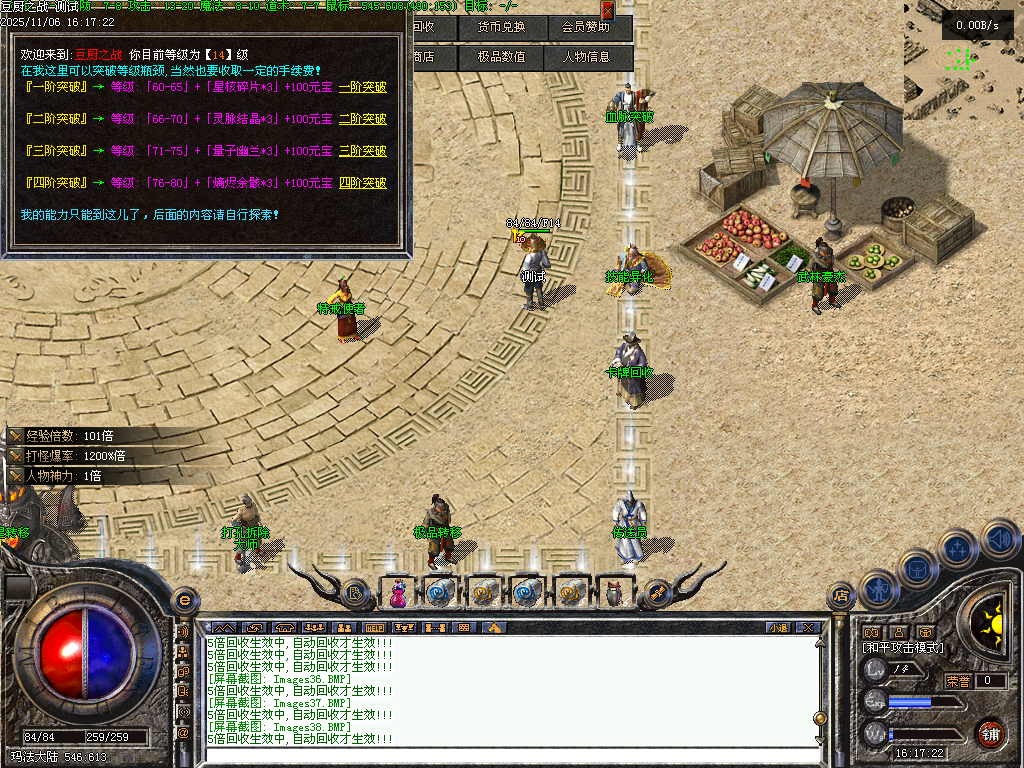Viewport: 1024px width, 768px height.
Task: Use the pink potion in the hotbar
Action: click(398, 593)
